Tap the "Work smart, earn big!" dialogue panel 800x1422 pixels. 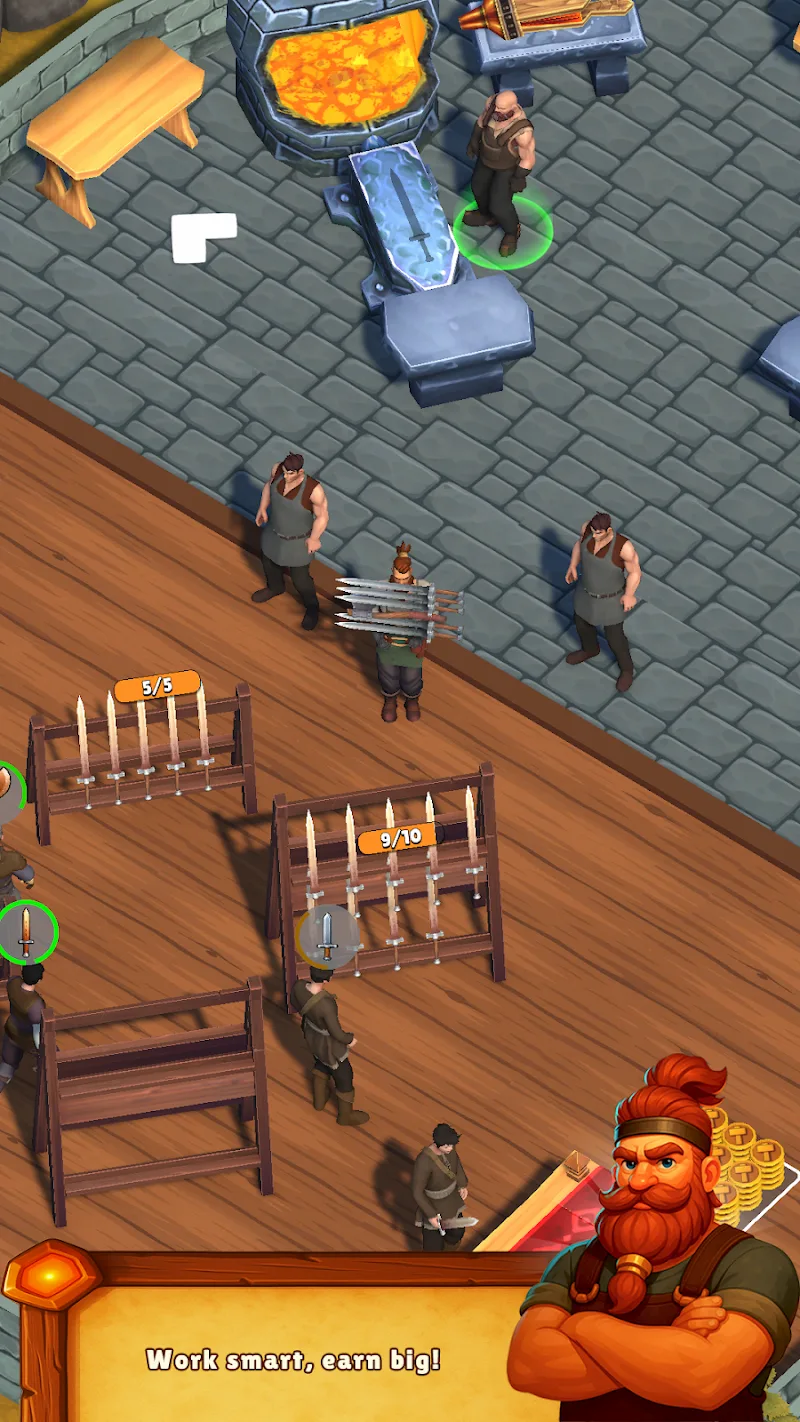point(292,1358)
